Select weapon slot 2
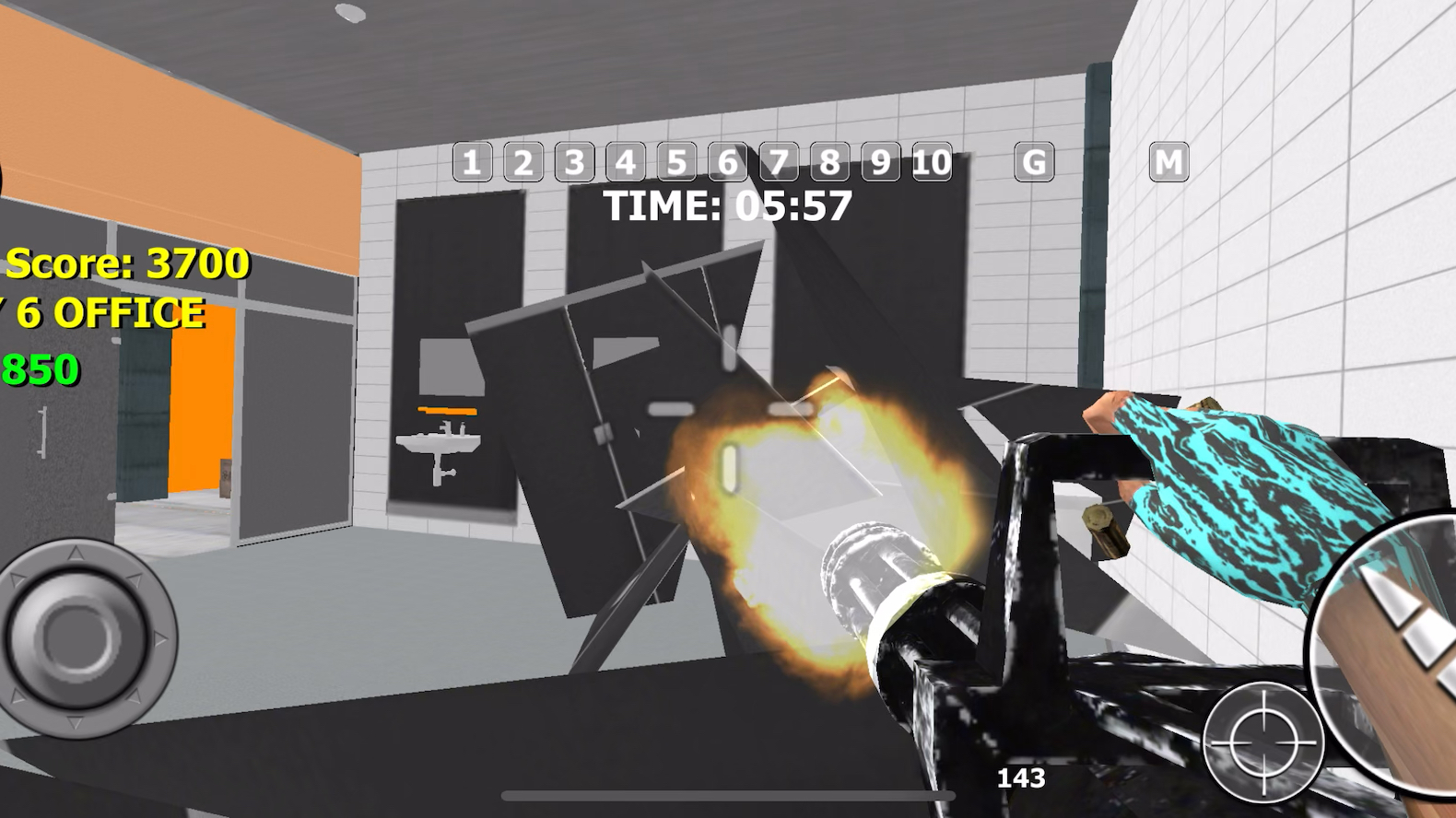The width and height of the screenshot is (1456, 818). point(522,163)
